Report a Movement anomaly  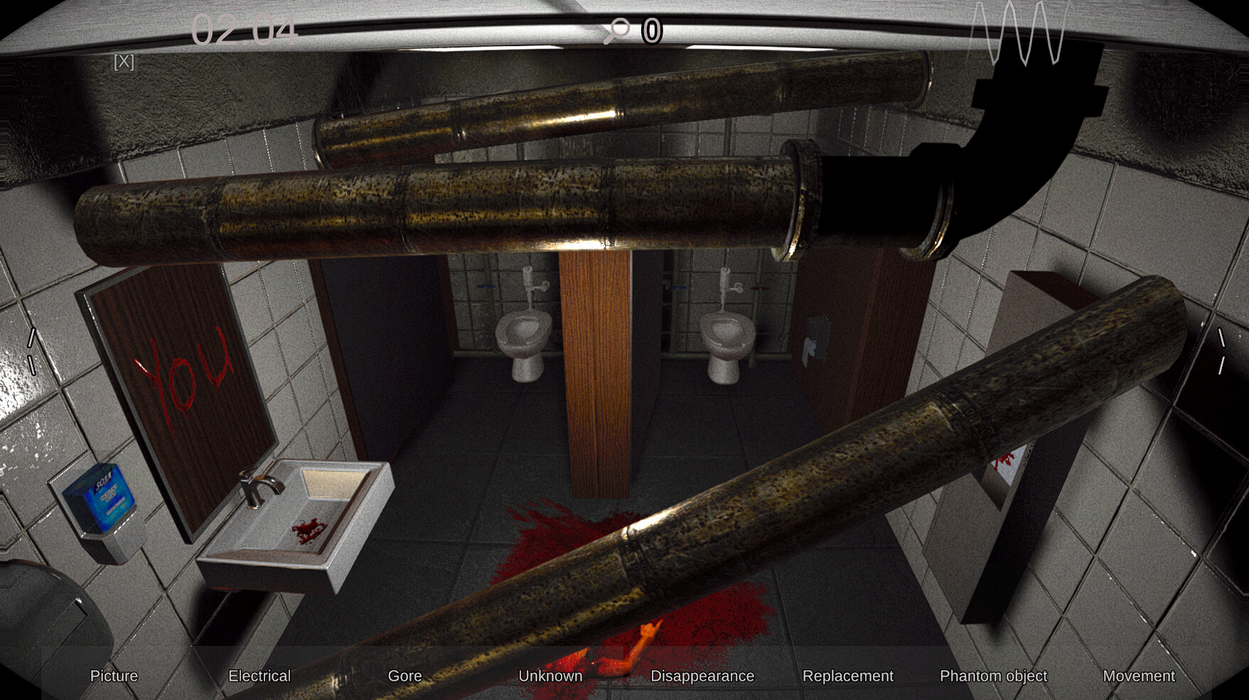pyautogui.click(x=1138, y=676)
